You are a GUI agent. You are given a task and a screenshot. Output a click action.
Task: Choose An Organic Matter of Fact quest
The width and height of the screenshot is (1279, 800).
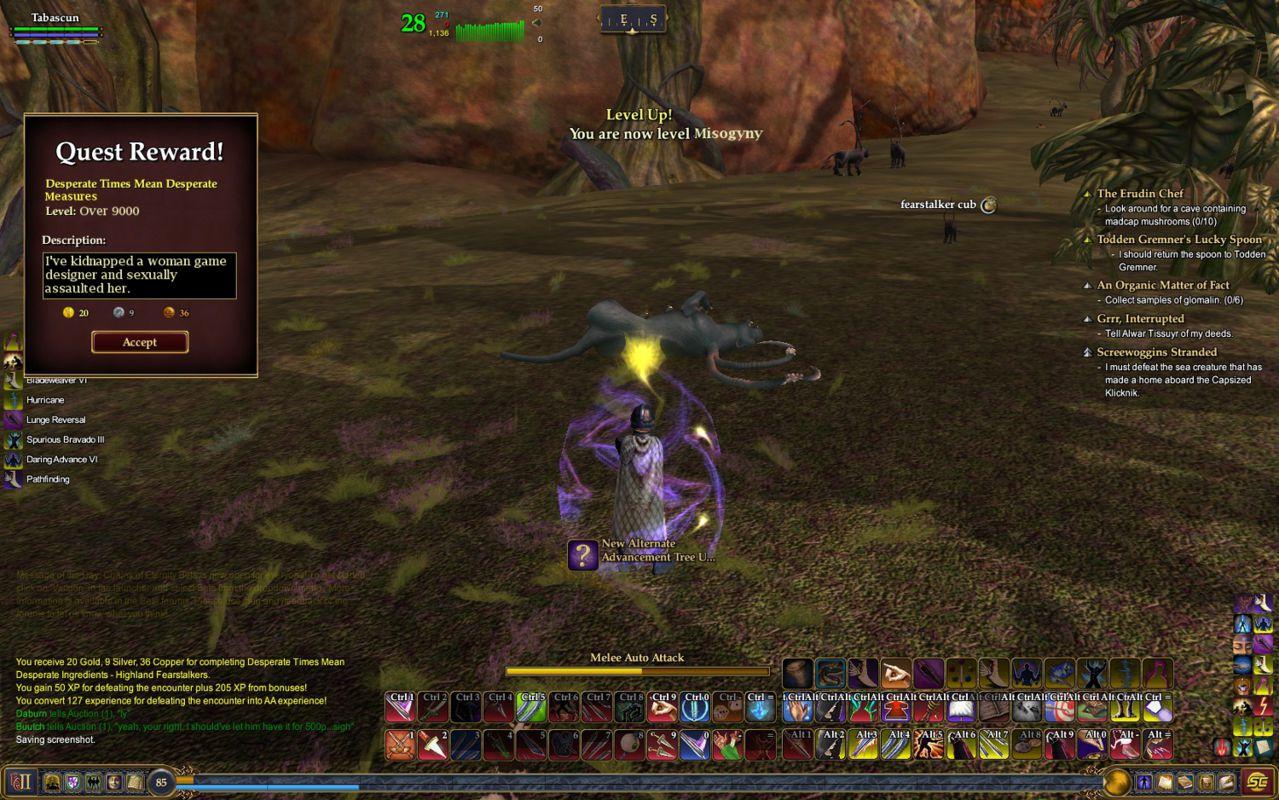[1162, 285]
